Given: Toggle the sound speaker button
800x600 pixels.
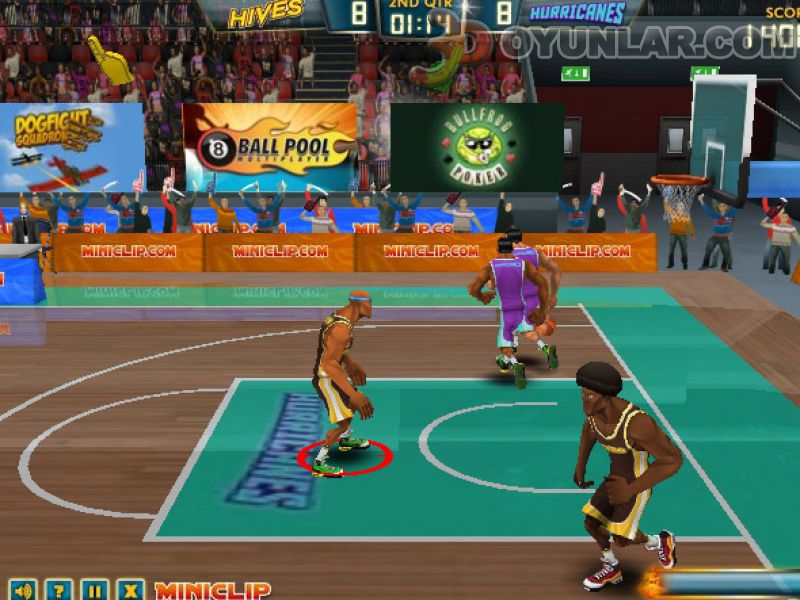Looking at the screenshot, I should coord(23,590).
